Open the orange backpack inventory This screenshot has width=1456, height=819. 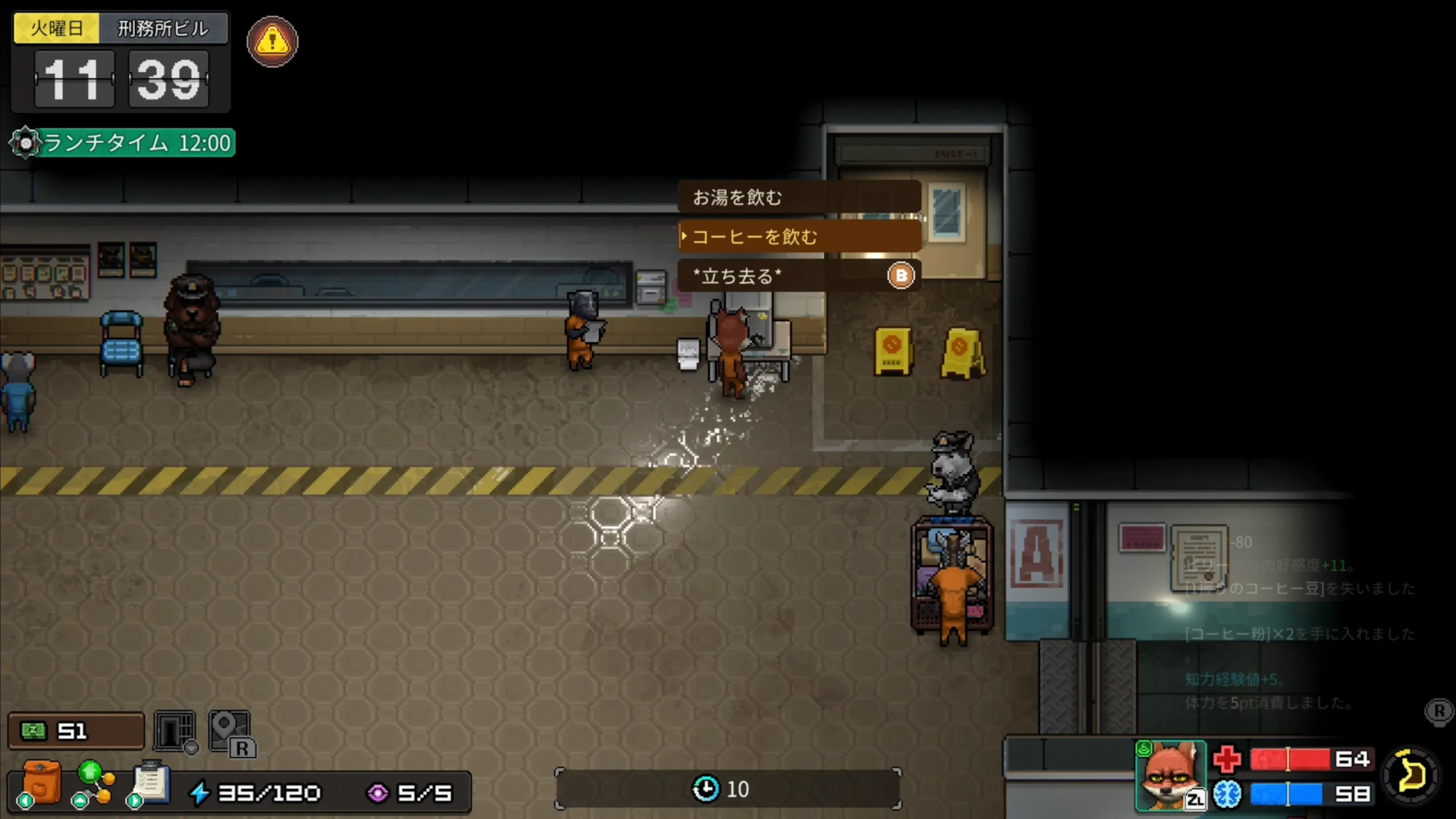click(41, 784)
